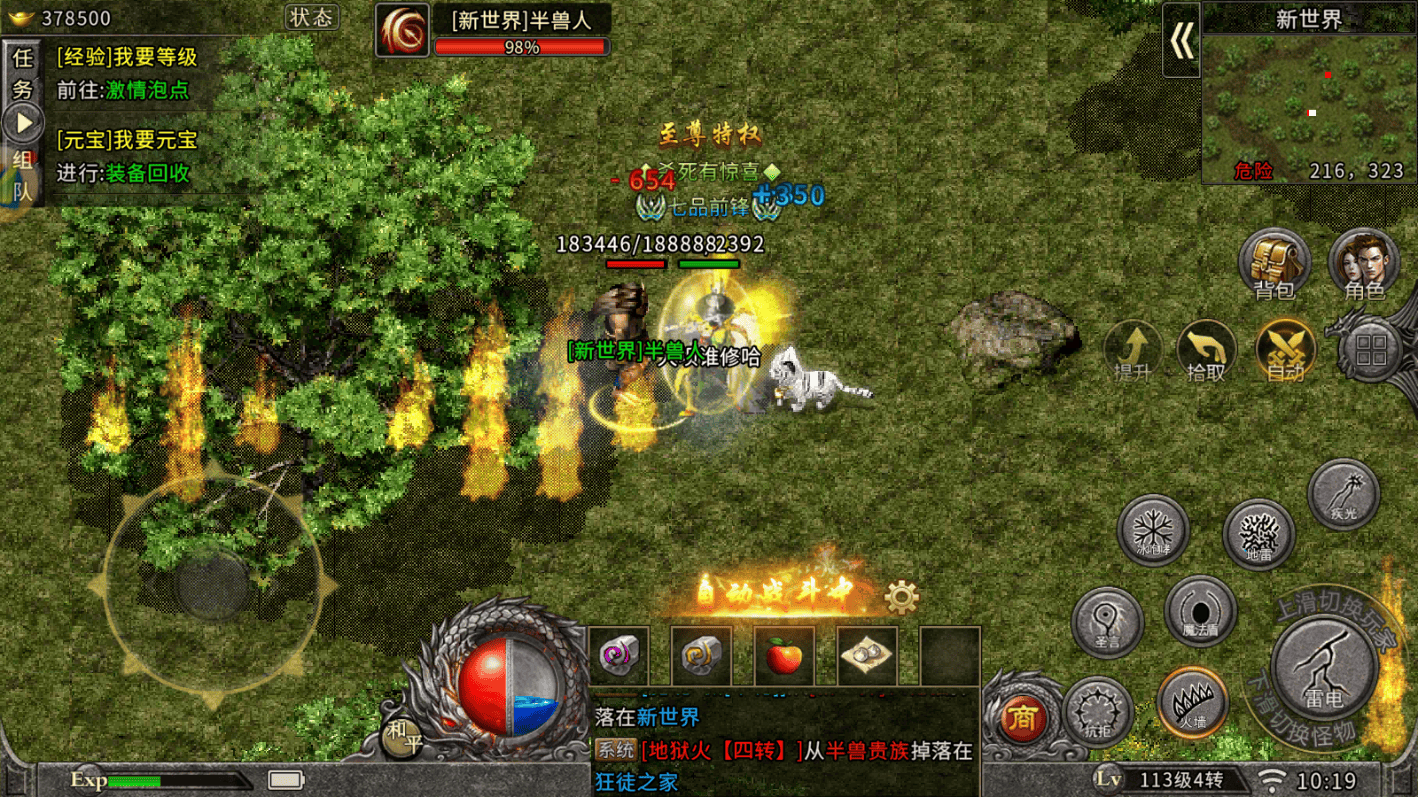This screenshot has height=797, width=1418.
Task: Activate the 抗拒 repel skill
Action: [x=1097, y=712]
